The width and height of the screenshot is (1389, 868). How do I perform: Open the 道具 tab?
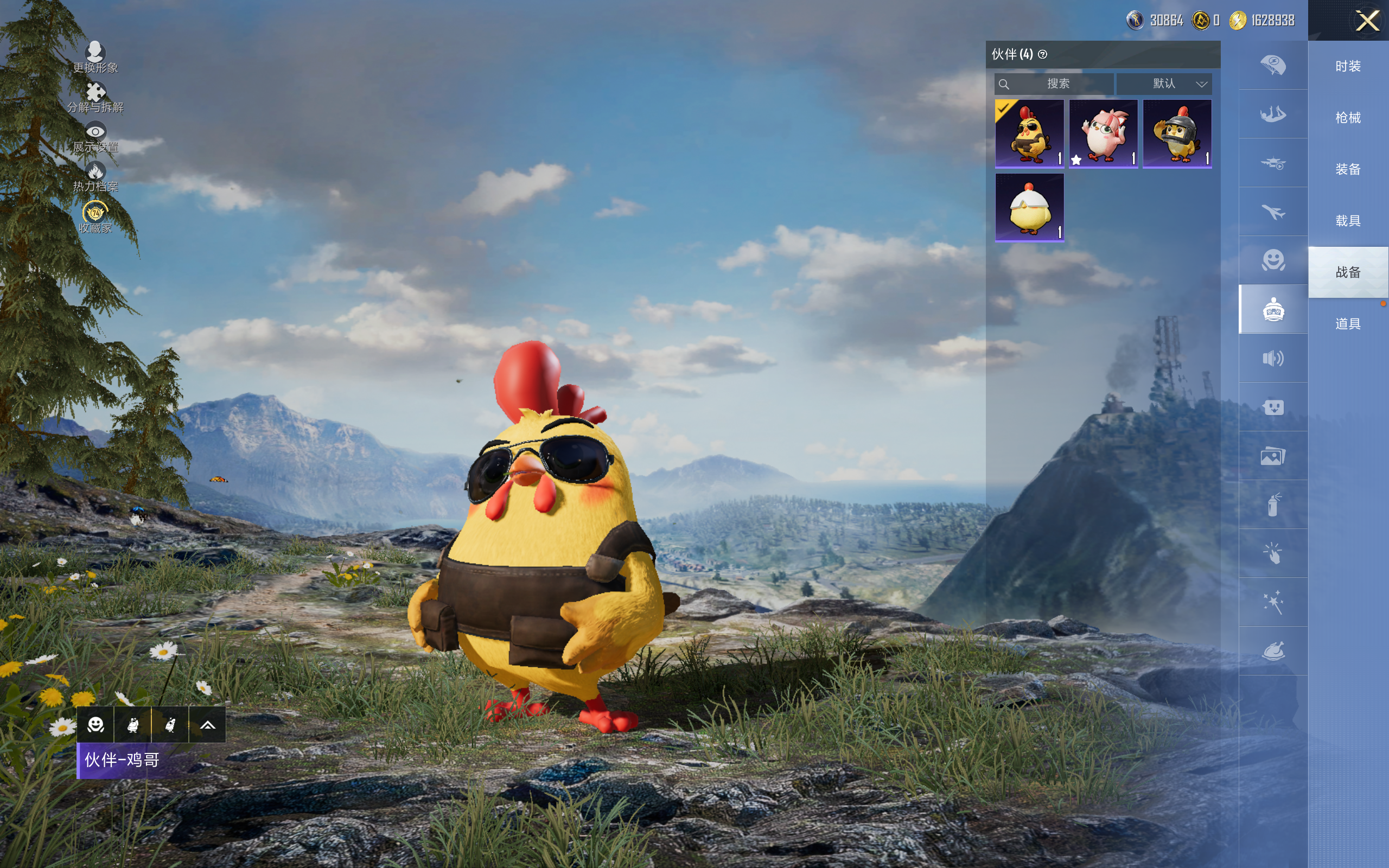tap(1348, 324)
